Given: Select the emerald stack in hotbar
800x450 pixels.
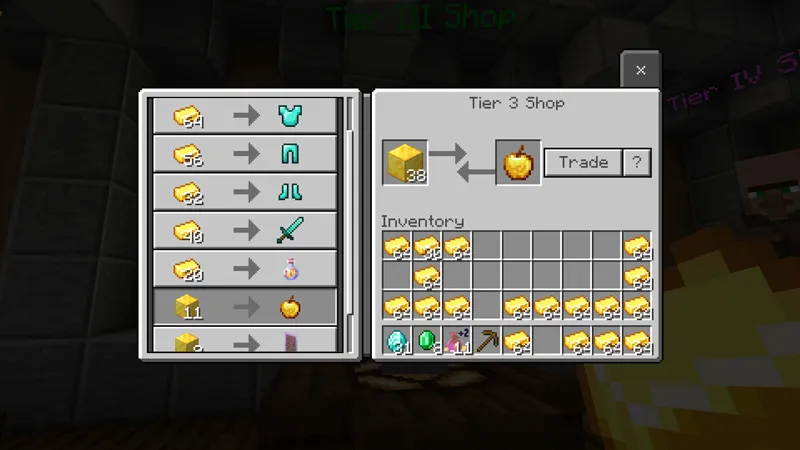Looking at the screenshot, I should click(427, 341).
